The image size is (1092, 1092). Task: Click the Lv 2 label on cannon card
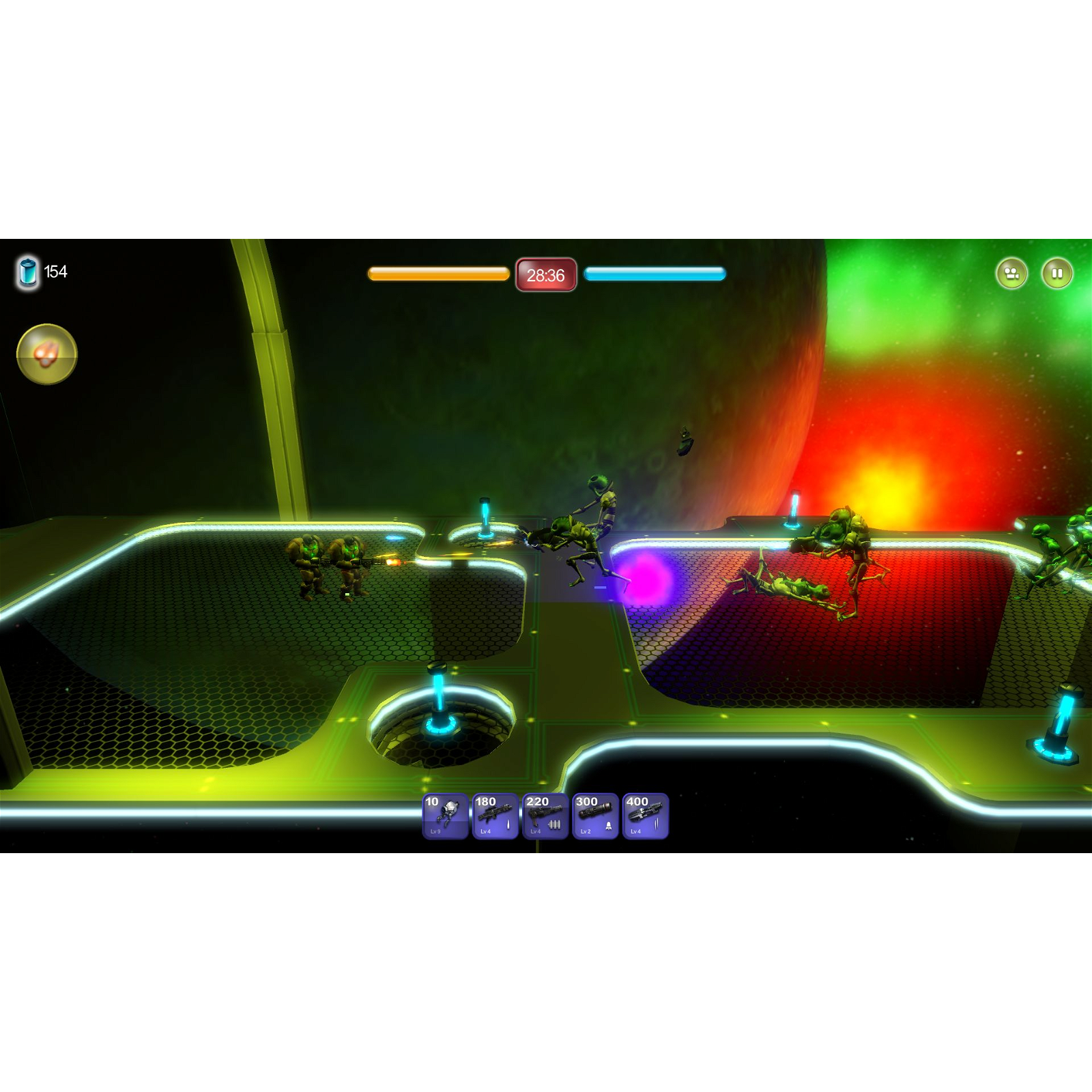click(584, 832)
